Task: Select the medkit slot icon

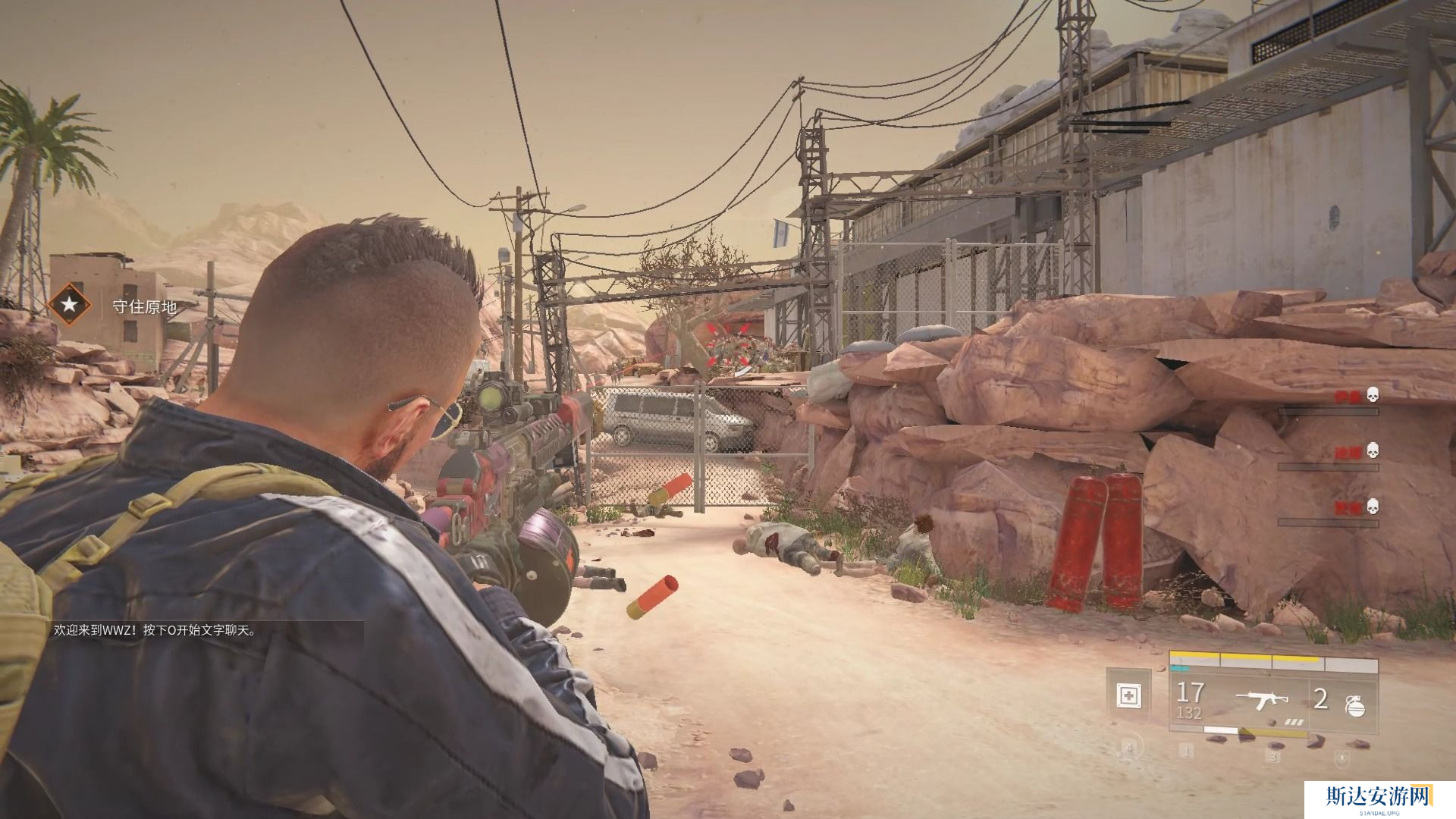Action: point(1129,695)
